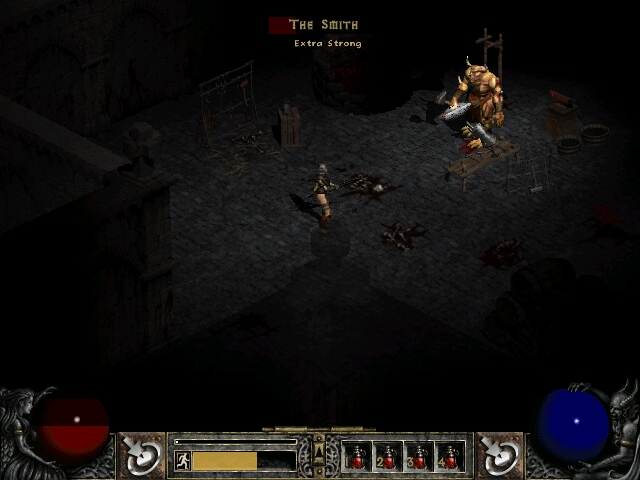Click the left attack skill button

point(143,456)
